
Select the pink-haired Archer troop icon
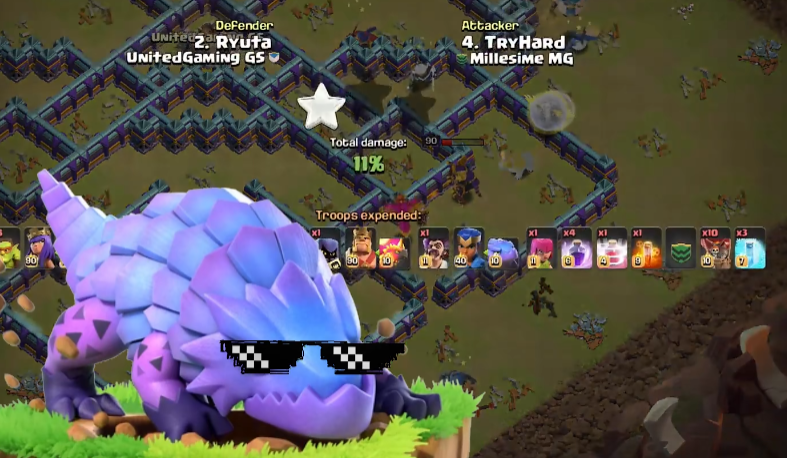(x=540, y=248)
